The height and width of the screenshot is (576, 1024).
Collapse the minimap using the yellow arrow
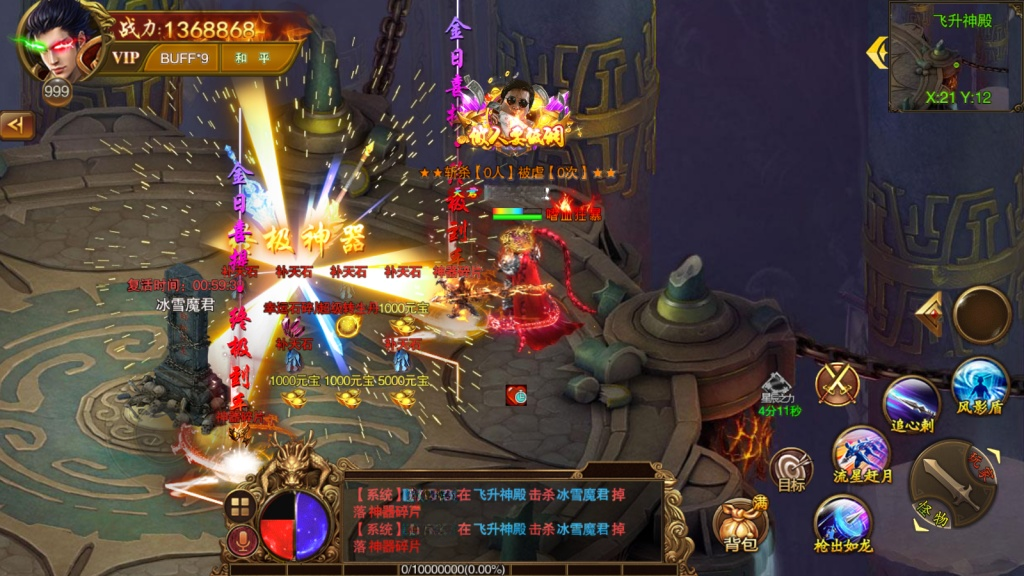click(x=877, y=52)
